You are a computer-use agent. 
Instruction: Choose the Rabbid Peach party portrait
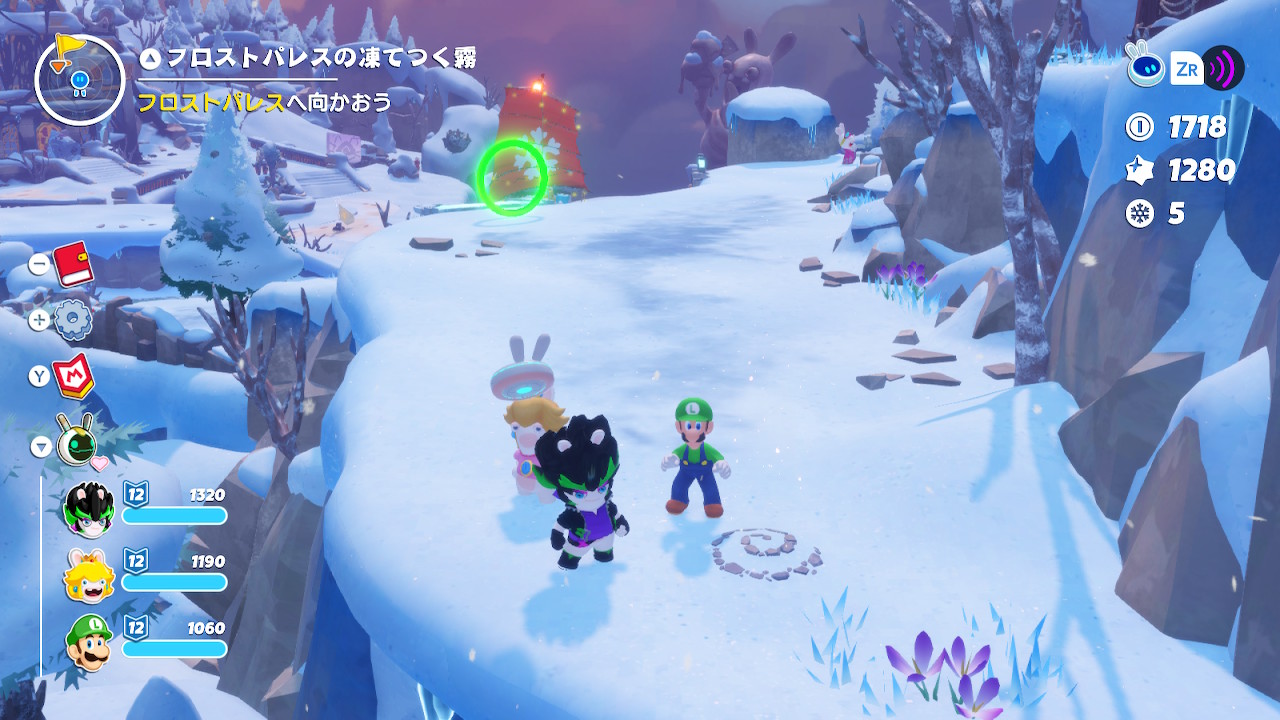pos(89,574)
